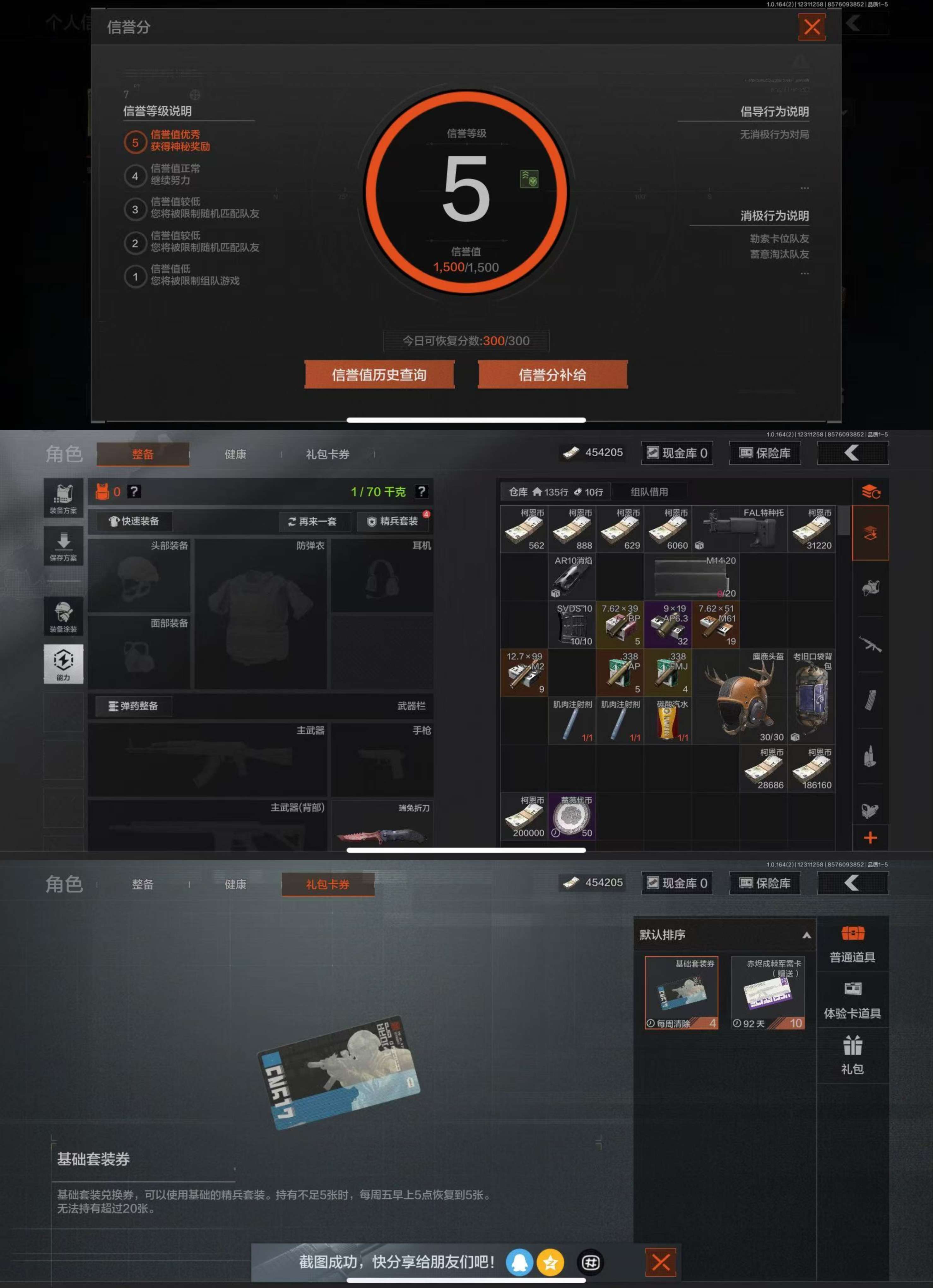Open 弹药整备 ammo preparation
Image resolution: width=933 pixels, height=1288 pixels.
click(x=134, y=706)
